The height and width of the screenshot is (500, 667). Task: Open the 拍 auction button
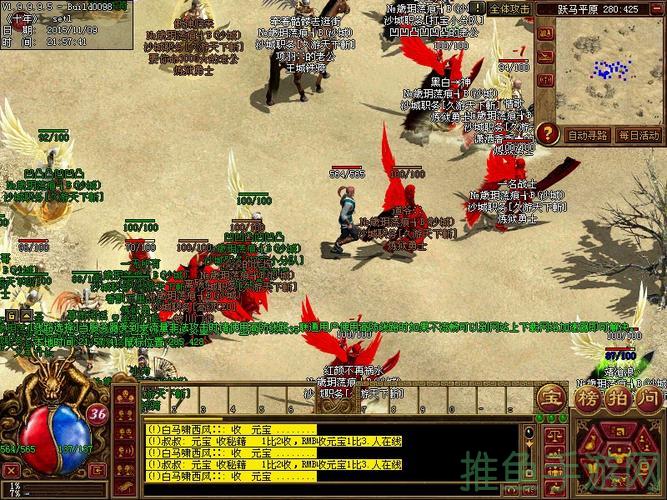(619, 398)
